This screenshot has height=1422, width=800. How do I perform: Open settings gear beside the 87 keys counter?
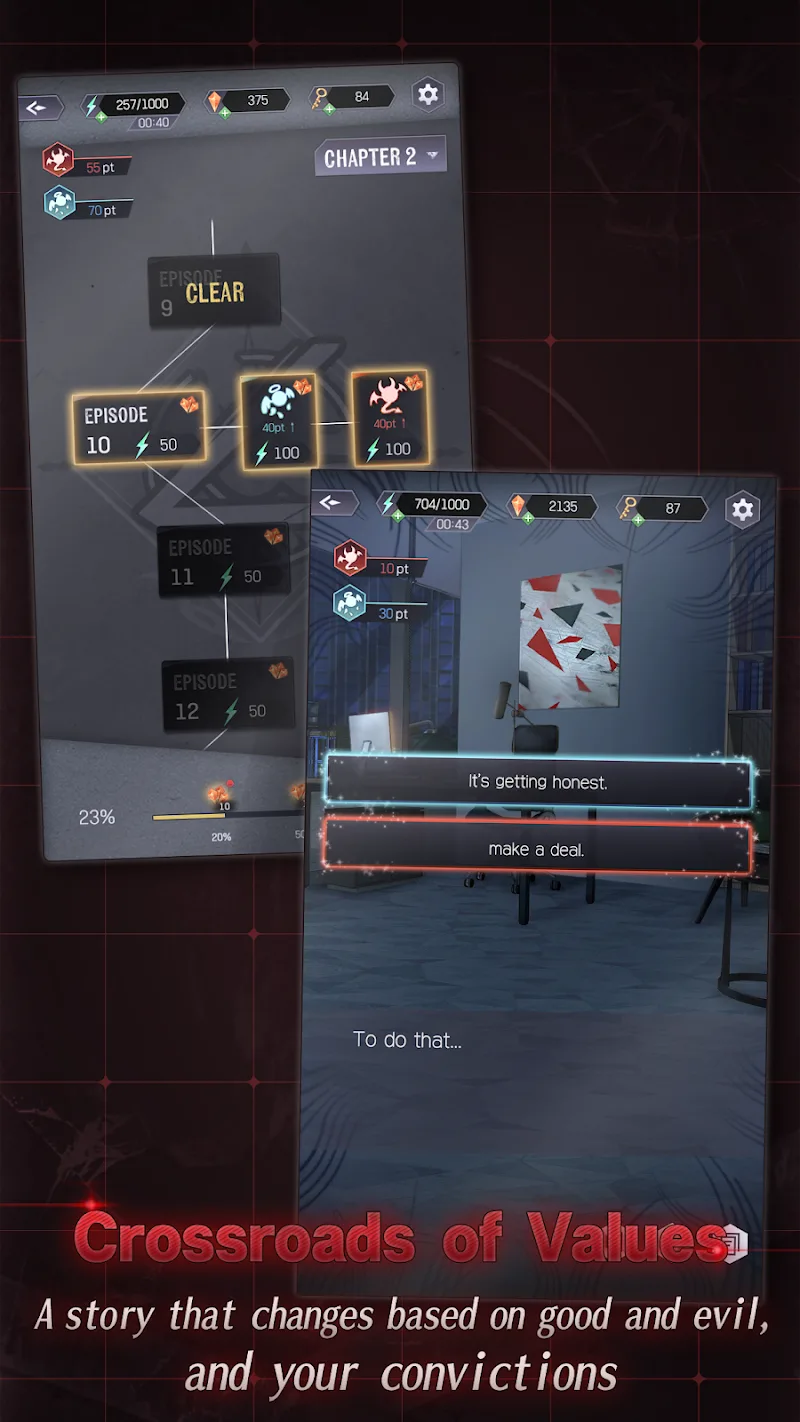(742, 509)
